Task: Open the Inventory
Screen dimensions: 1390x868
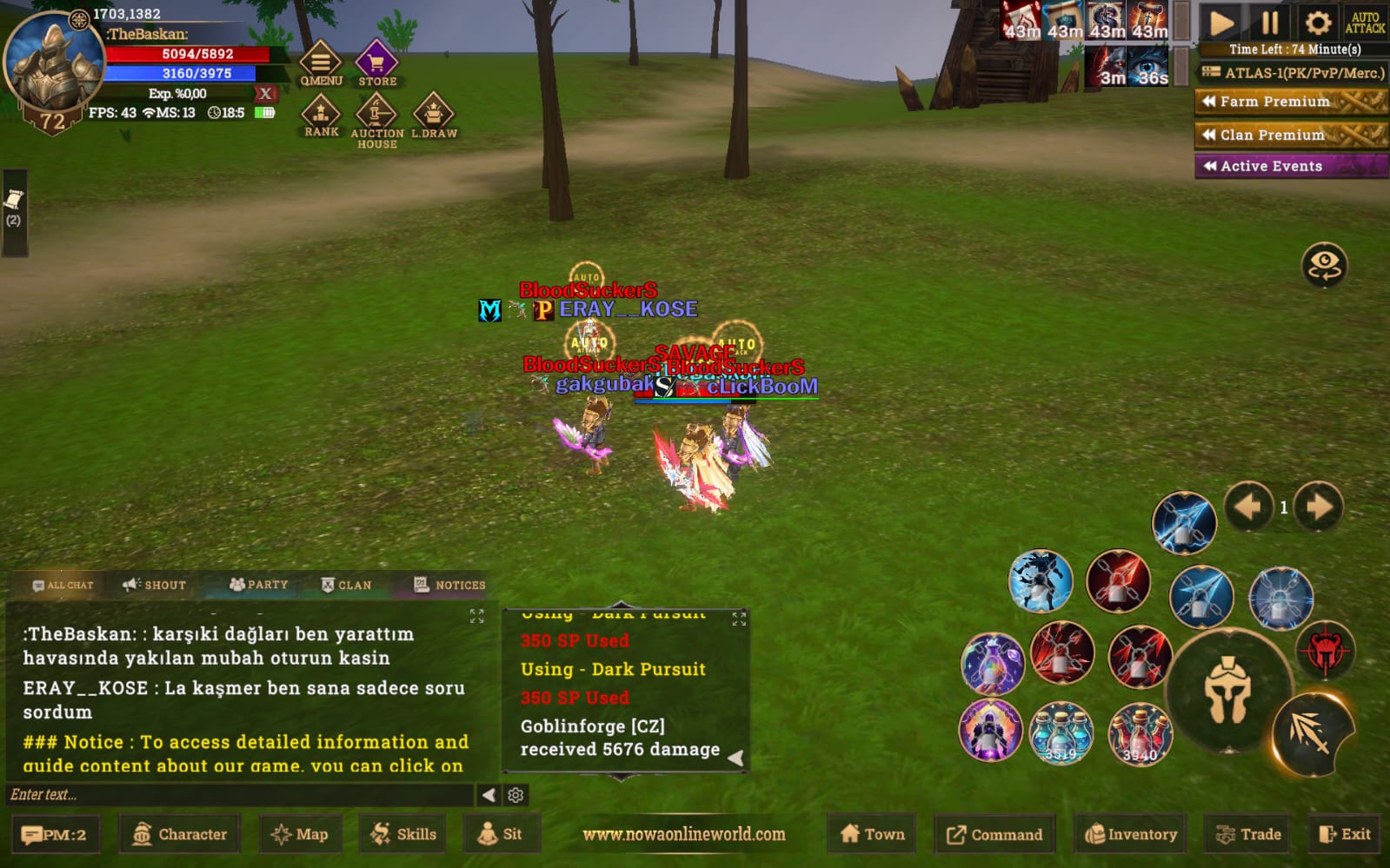Action: click(1131, 834)
